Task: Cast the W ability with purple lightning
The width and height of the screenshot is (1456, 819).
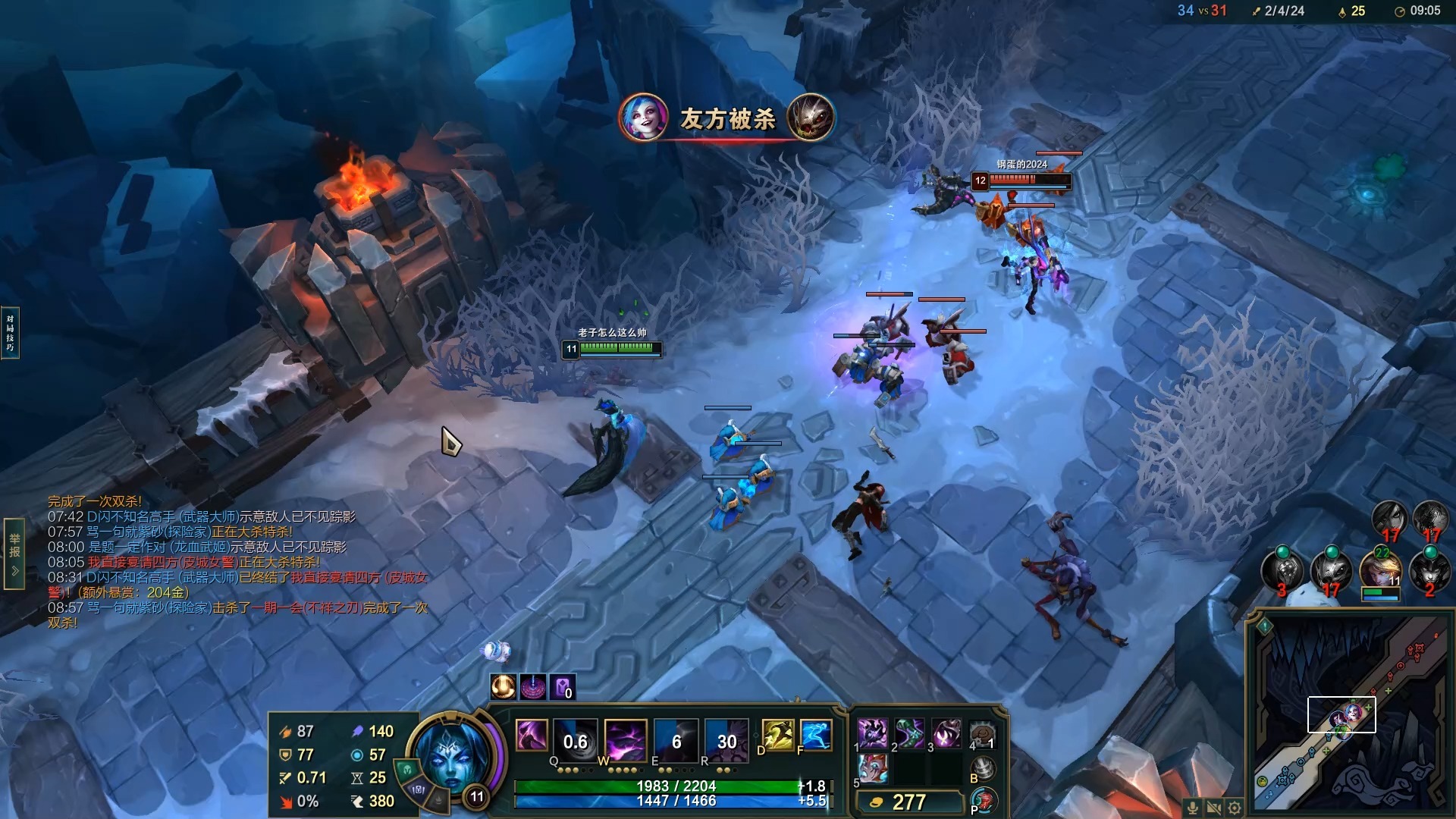Action: [x=626, y=740]
